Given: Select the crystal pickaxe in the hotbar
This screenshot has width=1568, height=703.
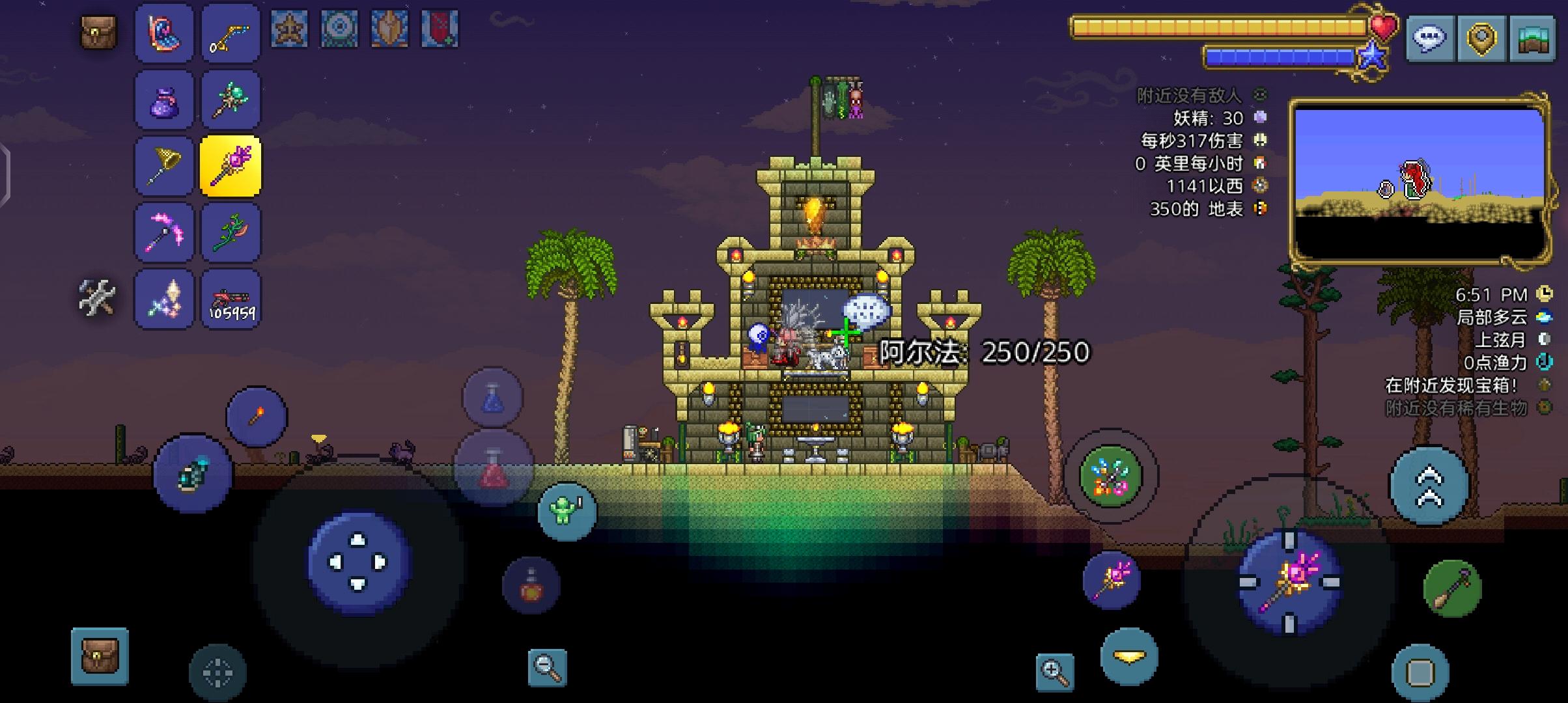Looking at the screenshot, I should tap(163, 231).
